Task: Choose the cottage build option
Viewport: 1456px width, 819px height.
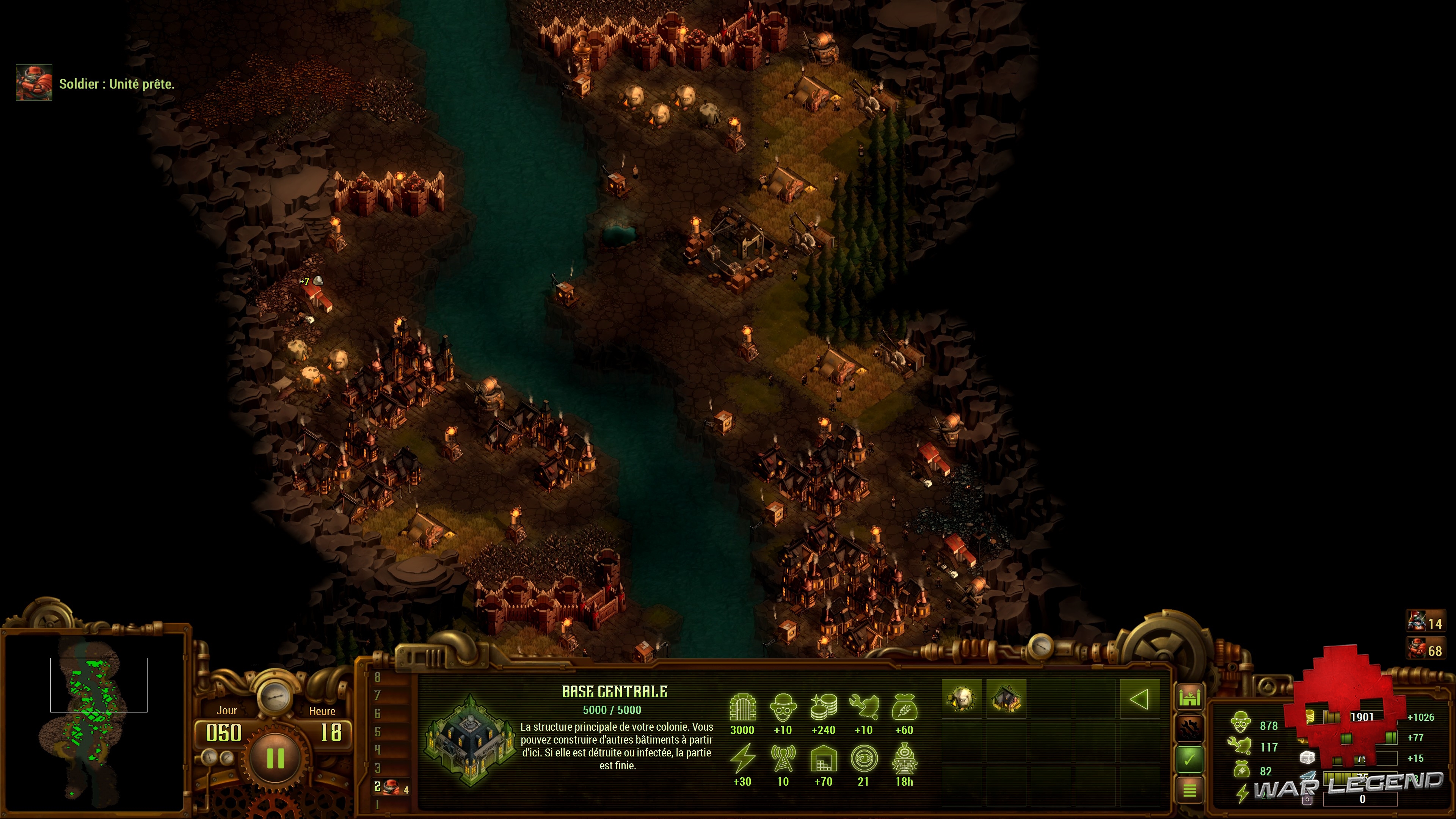Action: coord(1006,699)
